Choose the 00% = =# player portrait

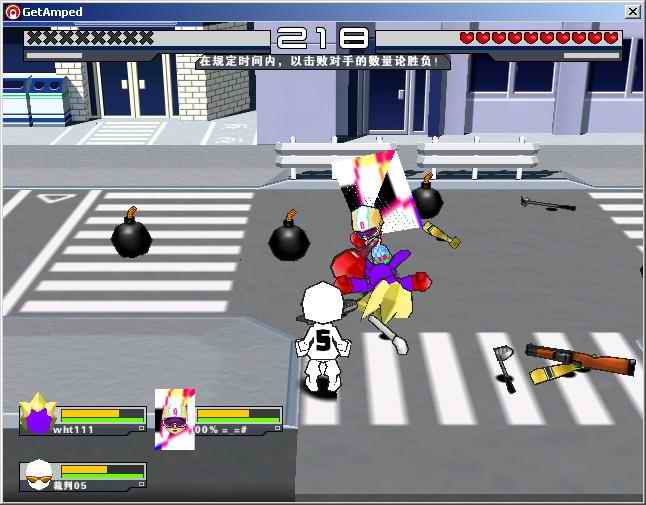tap(174, 418)
